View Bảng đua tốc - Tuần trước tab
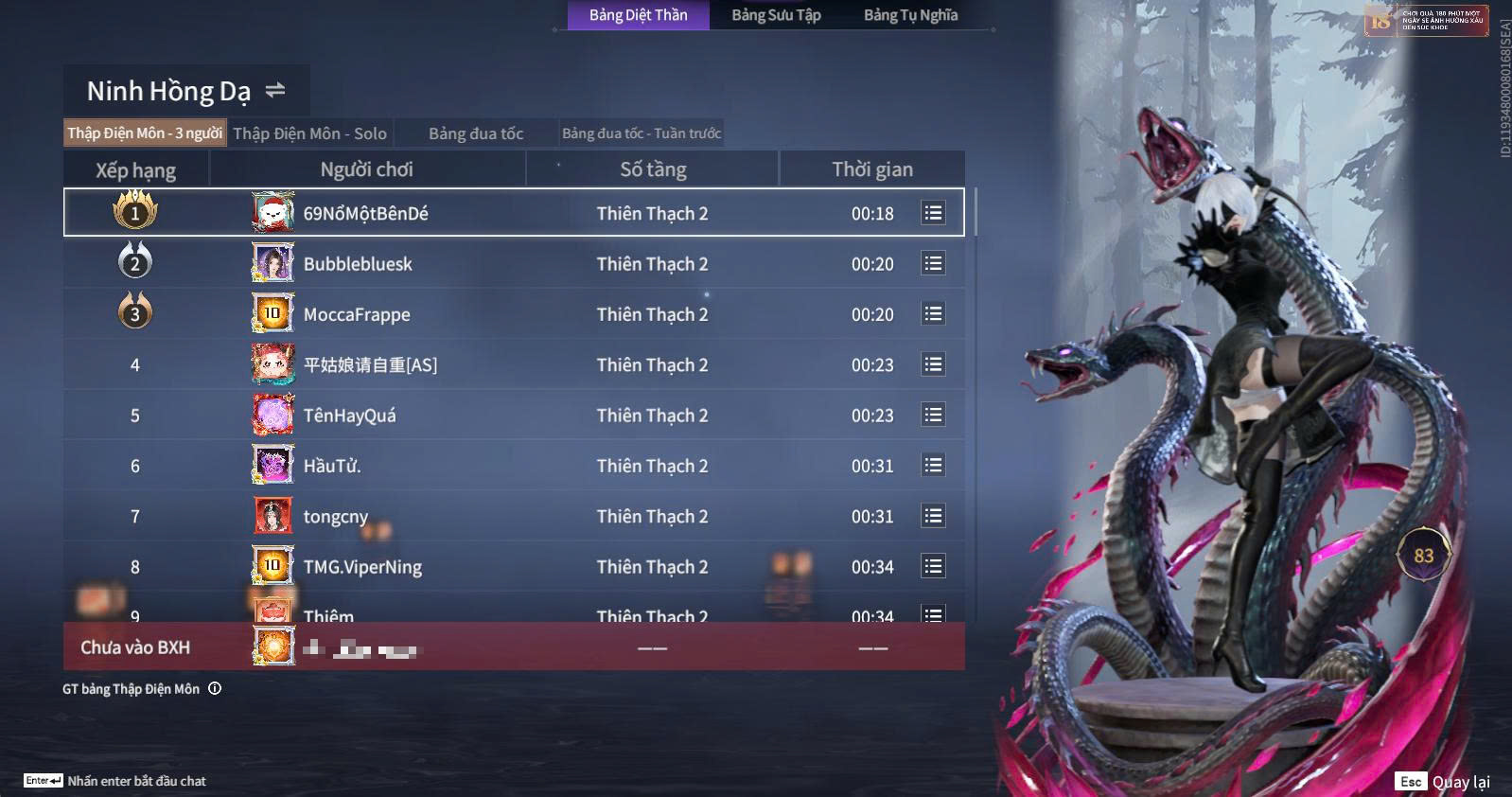Screen dimensions: 1512x797 point(642,133)
